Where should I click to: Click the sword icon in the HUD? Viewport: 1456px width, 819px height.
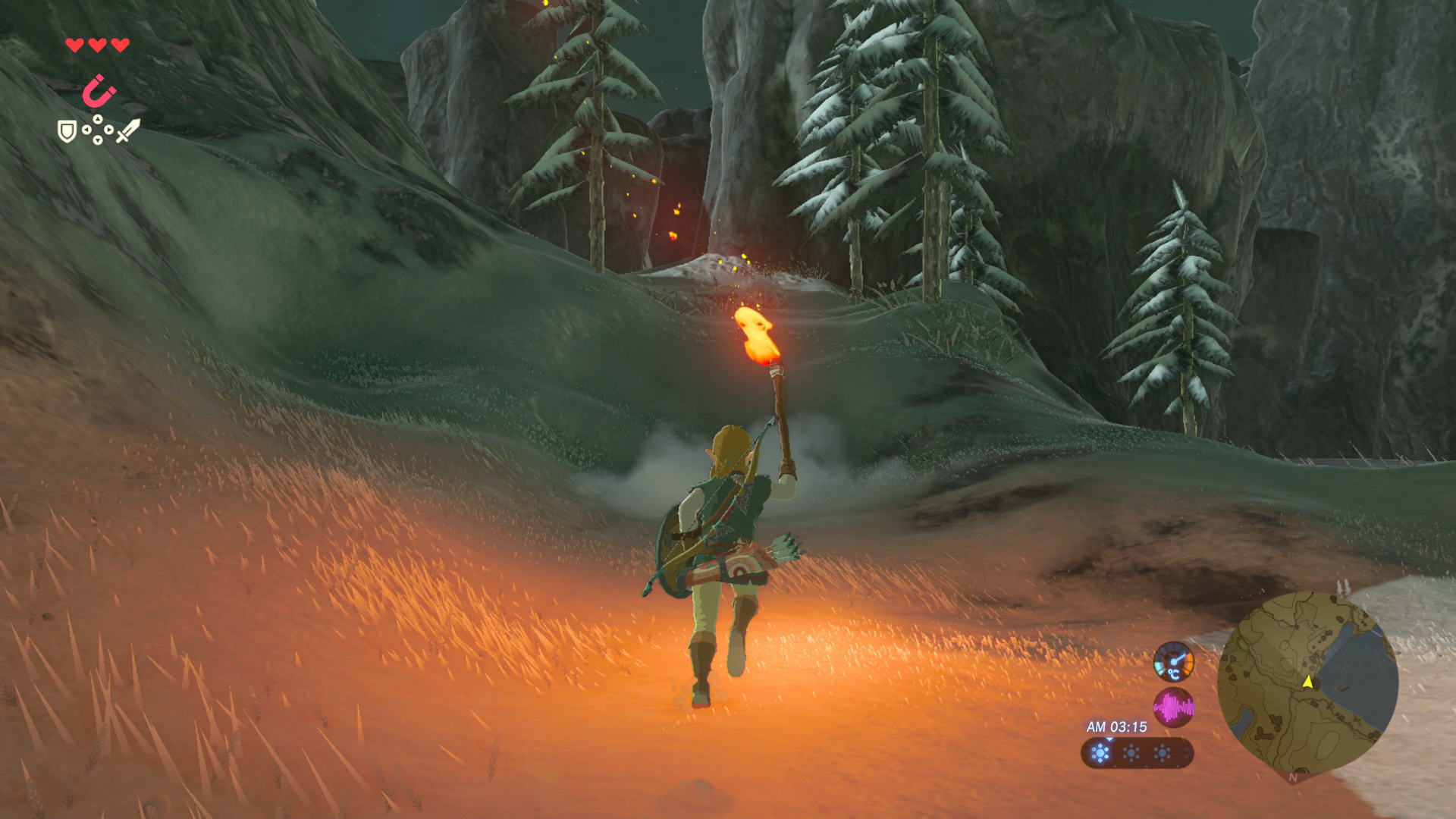tap(127, 132)
